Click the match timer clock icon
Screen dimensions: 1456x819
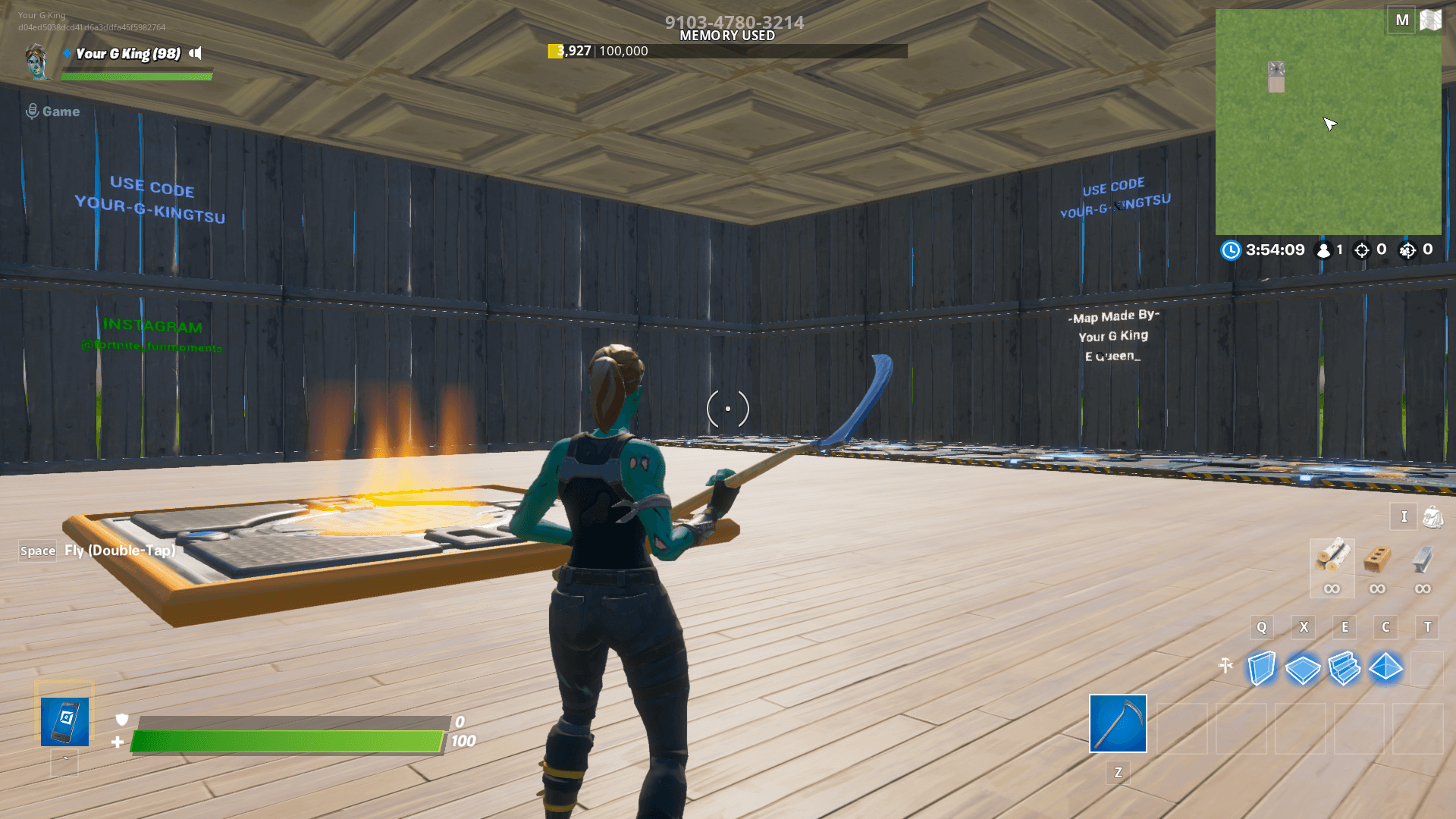[1231, 249]
